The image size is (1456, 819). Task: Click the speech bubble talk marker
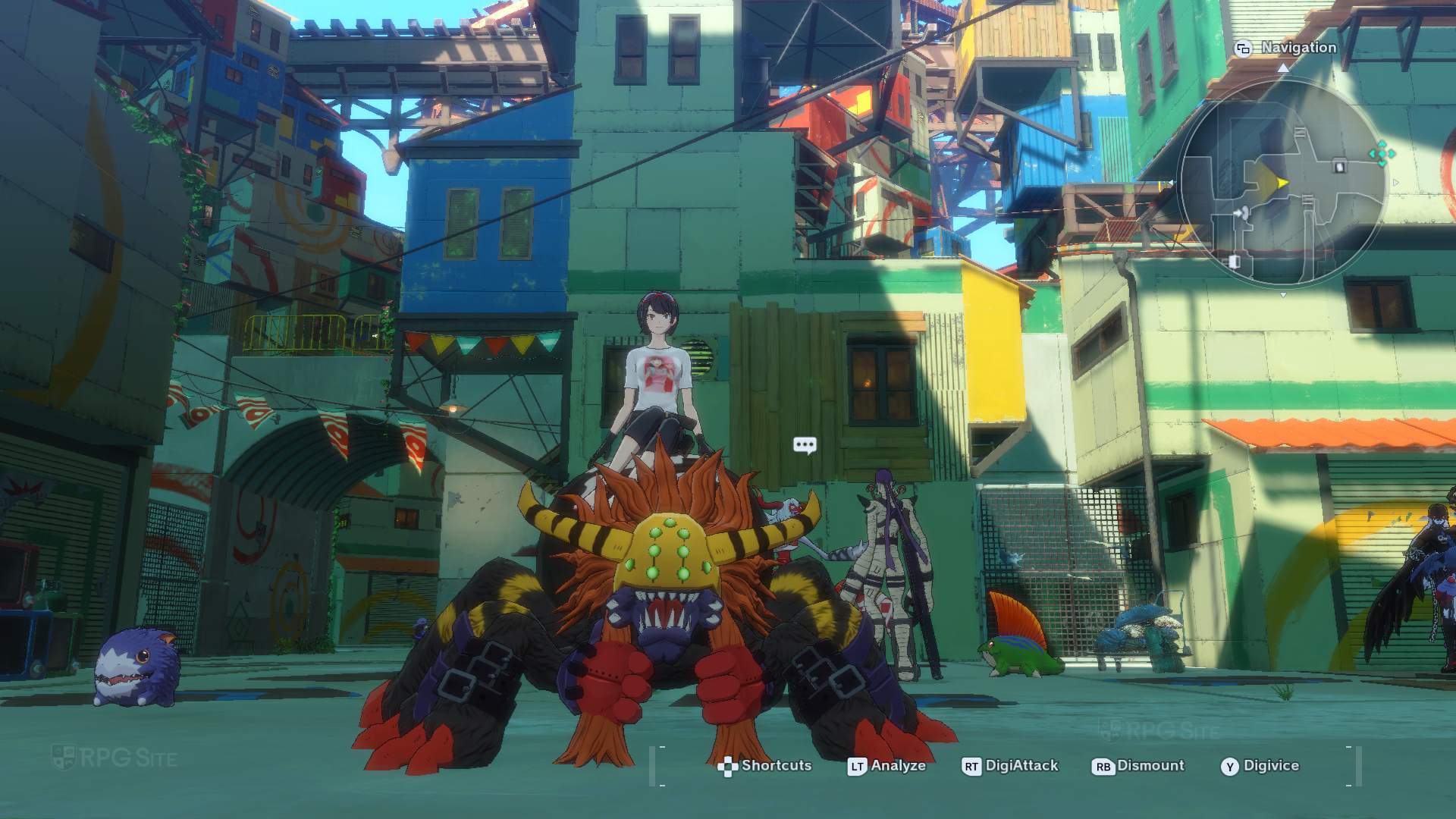[x=805, y=444]
